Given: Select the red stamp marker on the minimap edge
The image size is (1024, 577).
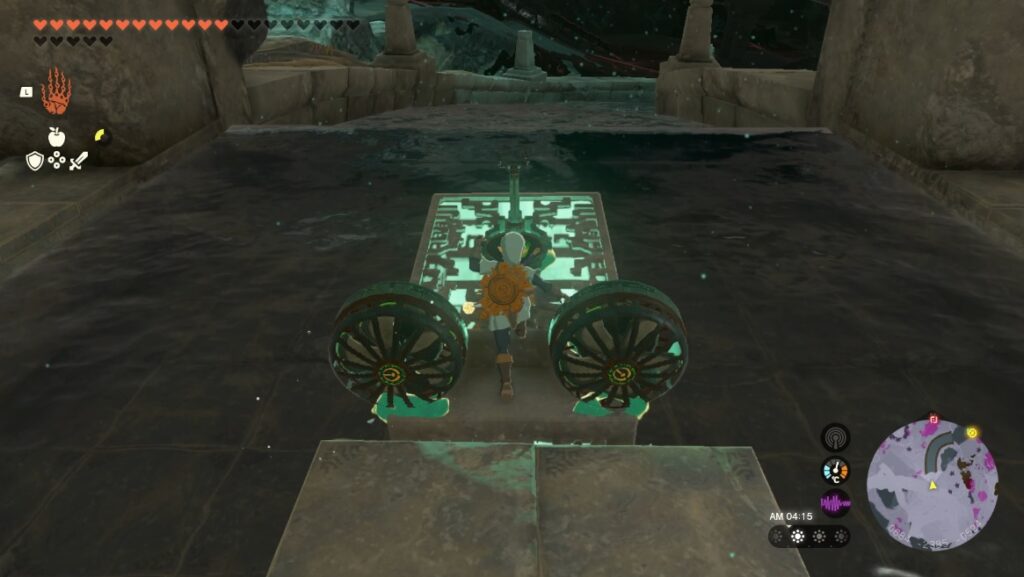Looking at the screenshot, I should pyautogui.click(x=933, y=419).
